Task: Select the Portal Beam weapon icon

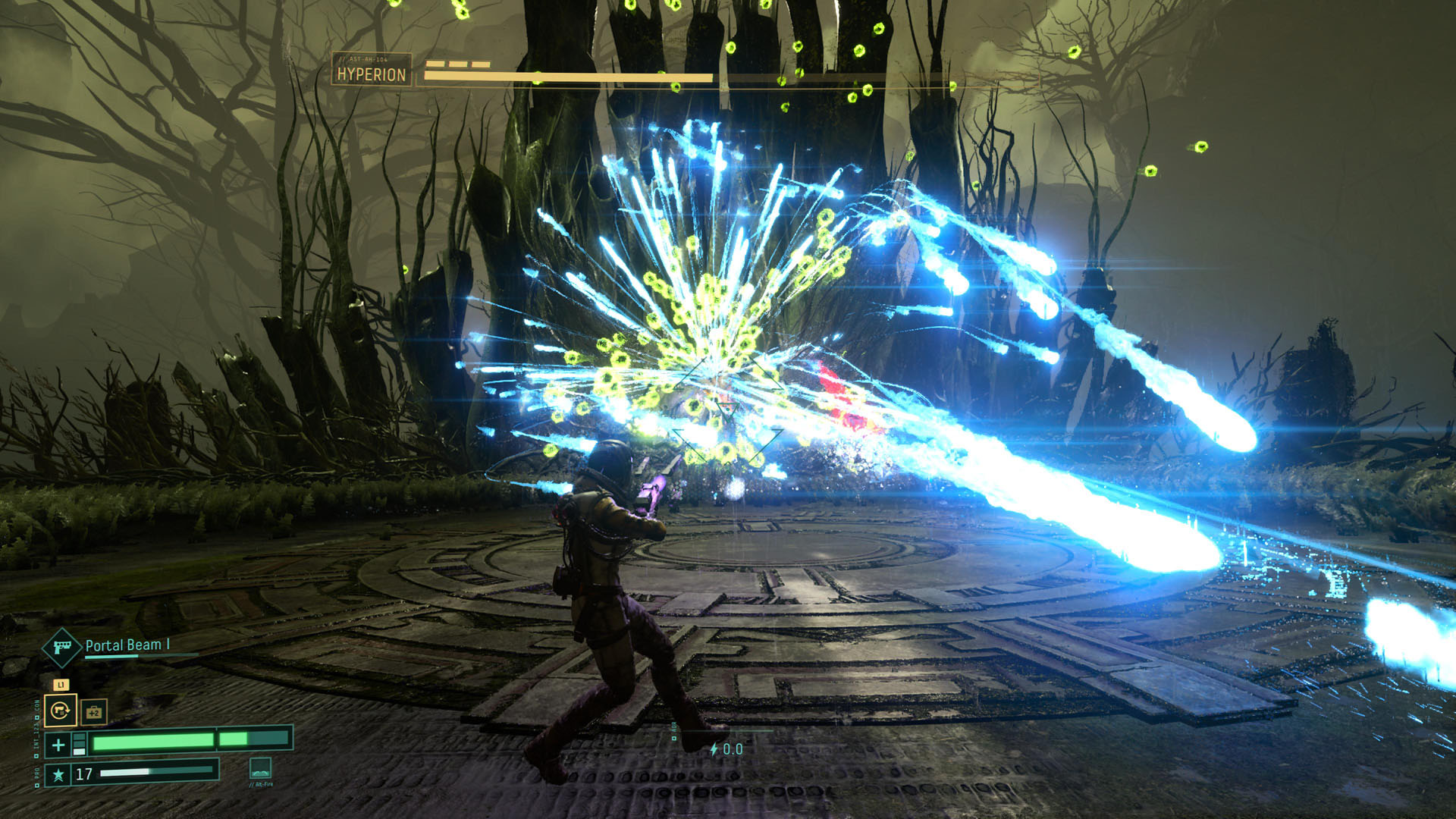Action: [61, 648]
